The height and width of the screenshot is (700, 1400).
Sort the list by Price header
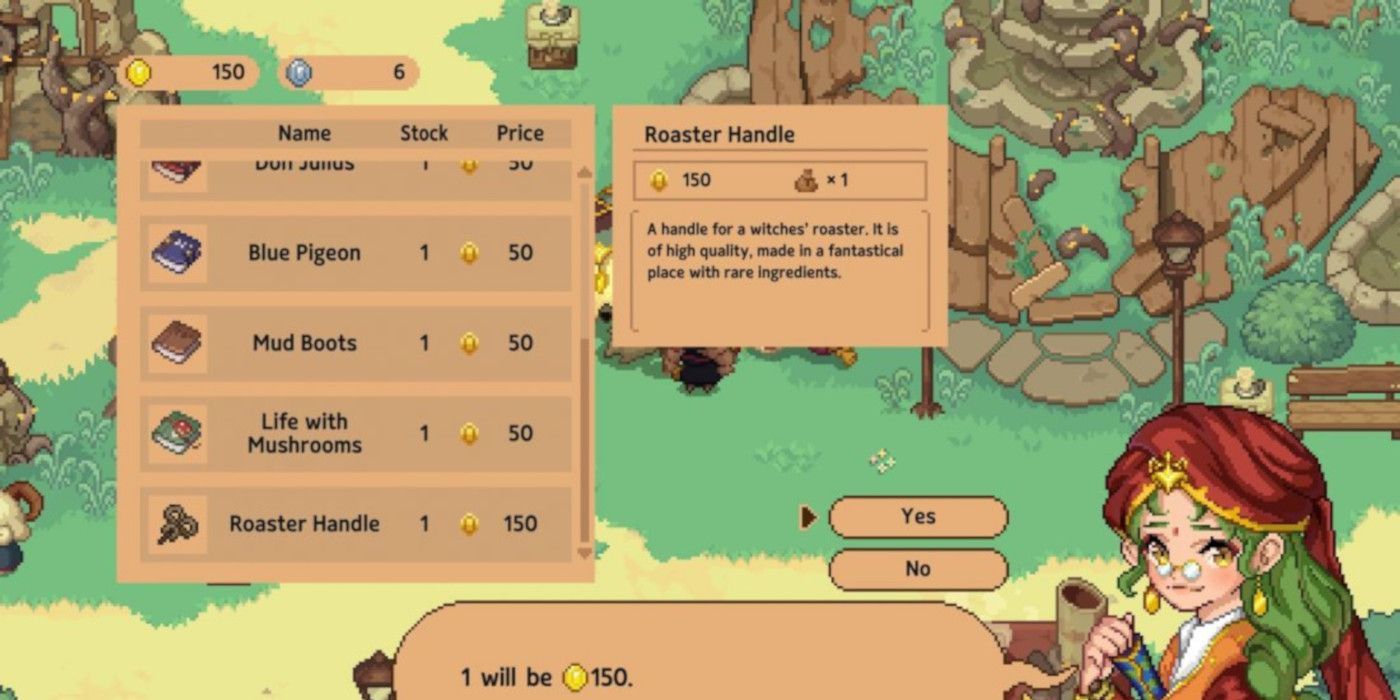tap(520, 133)
